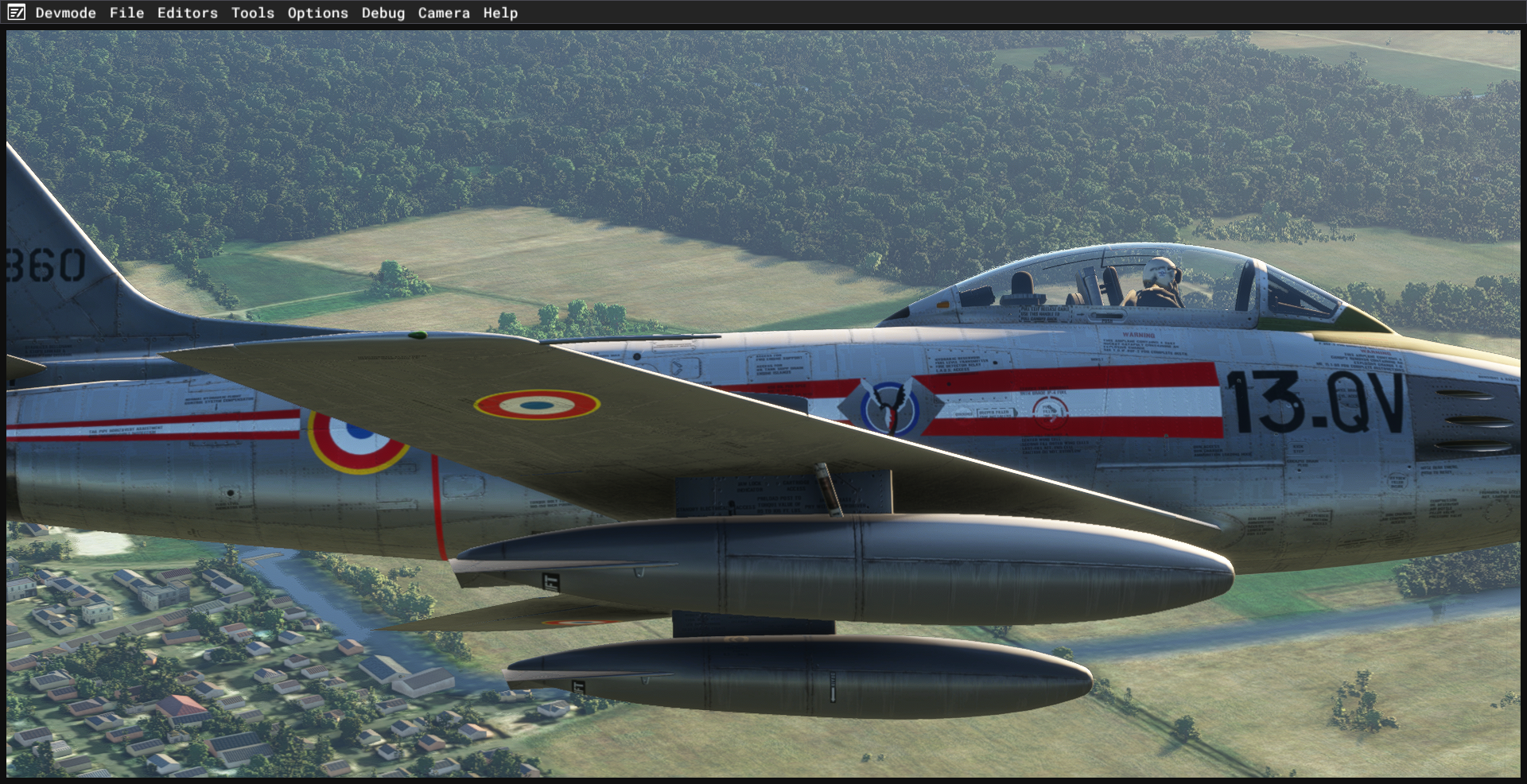The width and height of the screenshot is (1527, 784).
Task: Show the Help menu
Action: pyautogui.click(x=500, y=13)
